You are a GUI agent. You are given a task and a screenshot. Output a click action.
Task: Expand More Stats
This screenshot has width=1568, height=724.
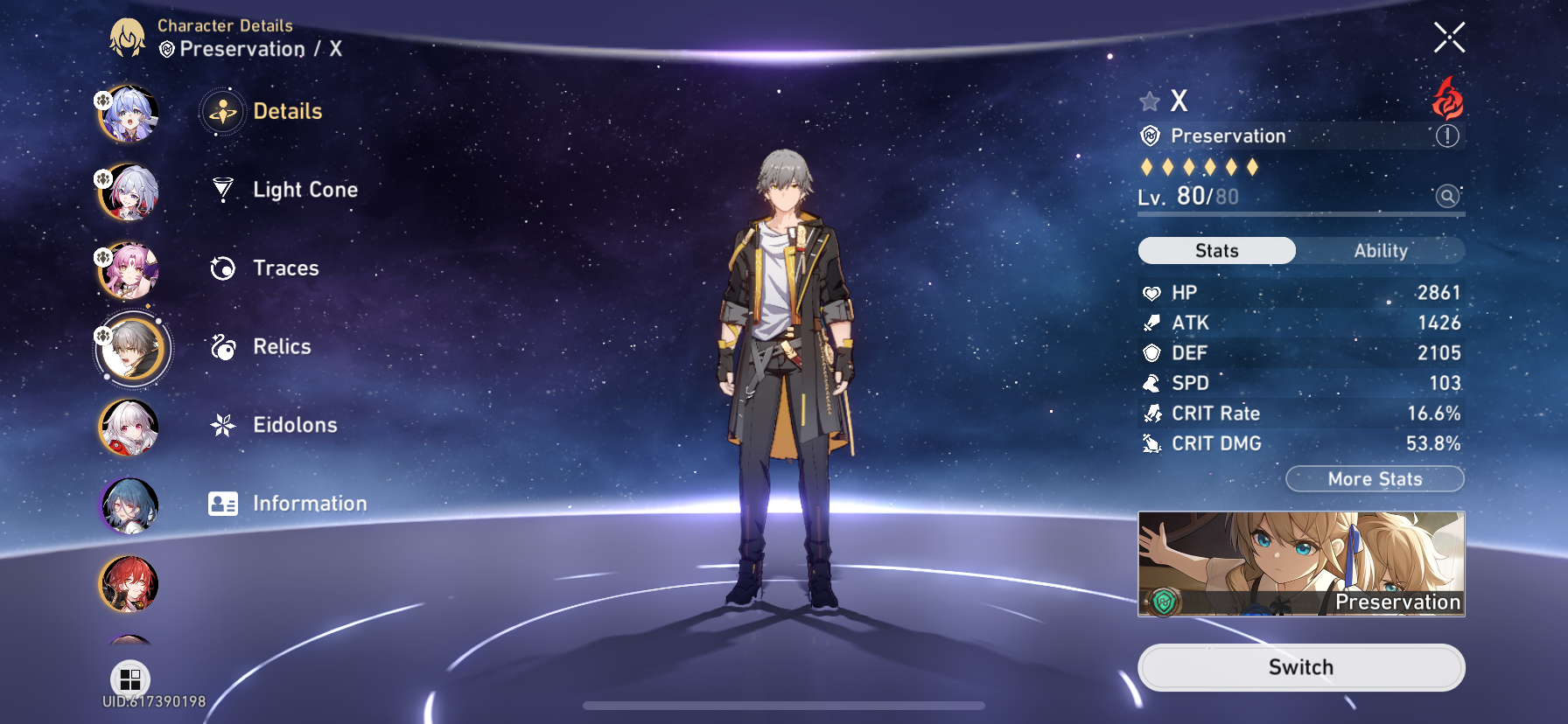click(1375, 479)
